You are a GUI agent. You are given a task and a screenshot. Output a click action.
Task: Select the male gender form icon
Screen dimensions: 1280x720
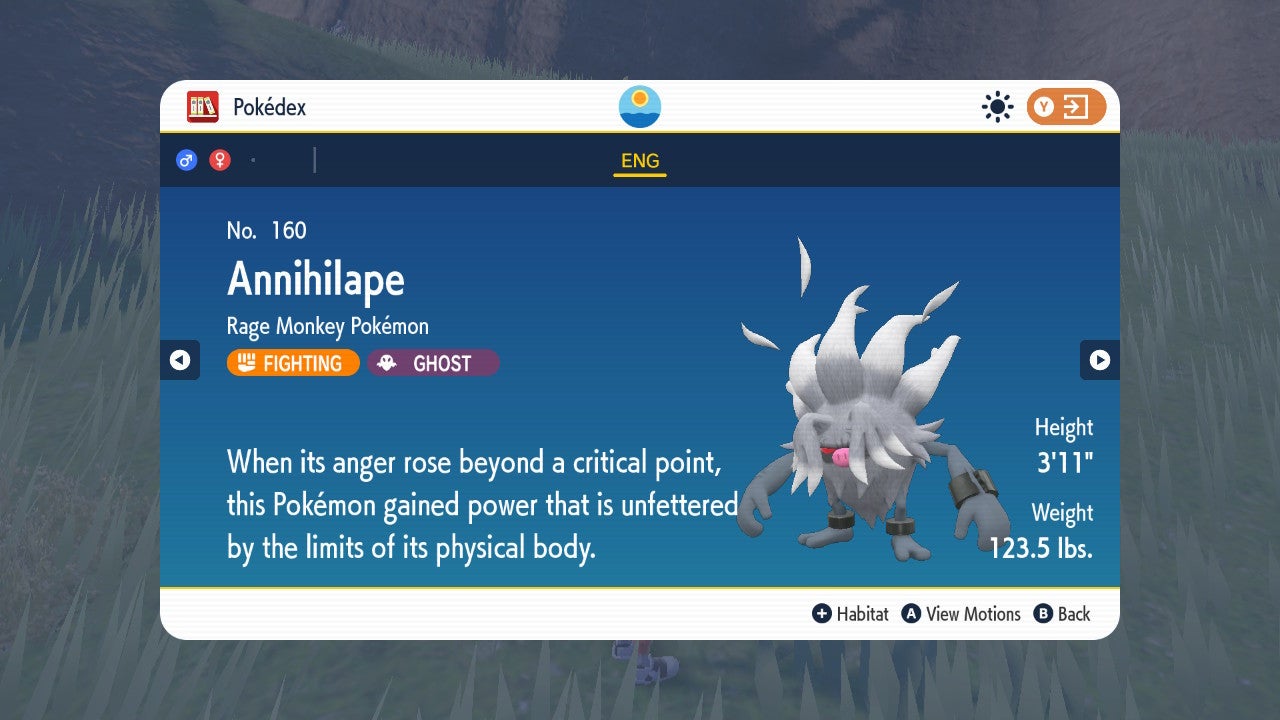(x=186, y=160)
